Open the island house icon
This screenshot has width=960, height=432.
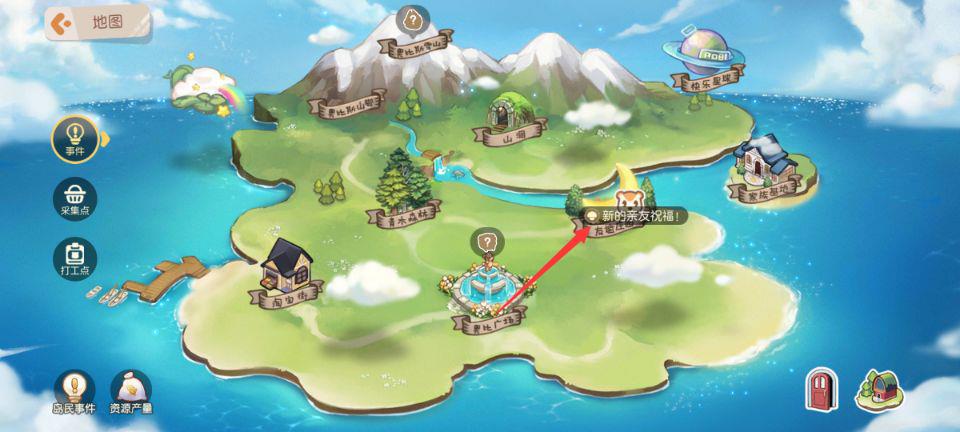[x=878, y=389]
